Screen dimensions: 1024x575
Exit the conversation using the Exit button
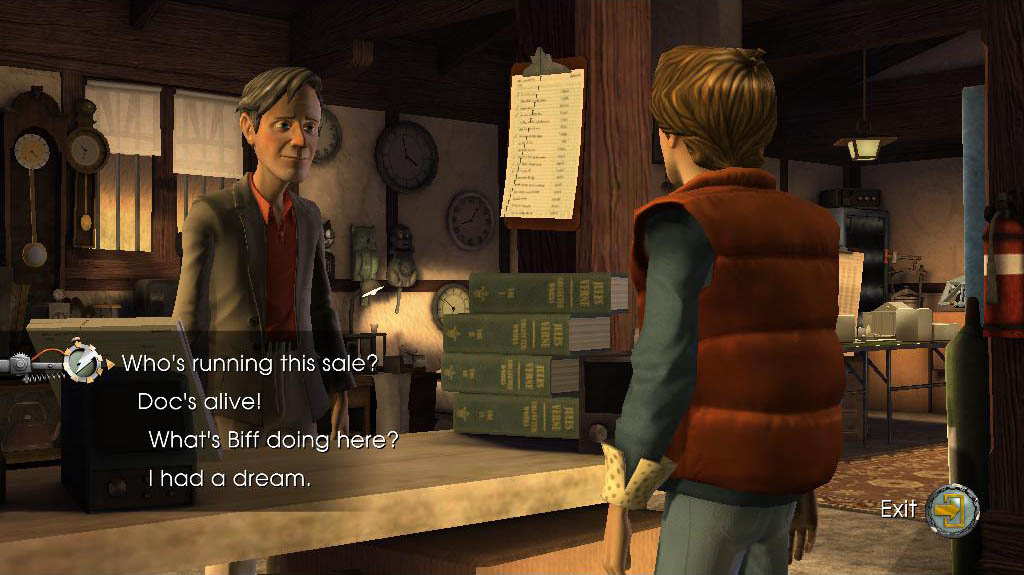(950, 509)
